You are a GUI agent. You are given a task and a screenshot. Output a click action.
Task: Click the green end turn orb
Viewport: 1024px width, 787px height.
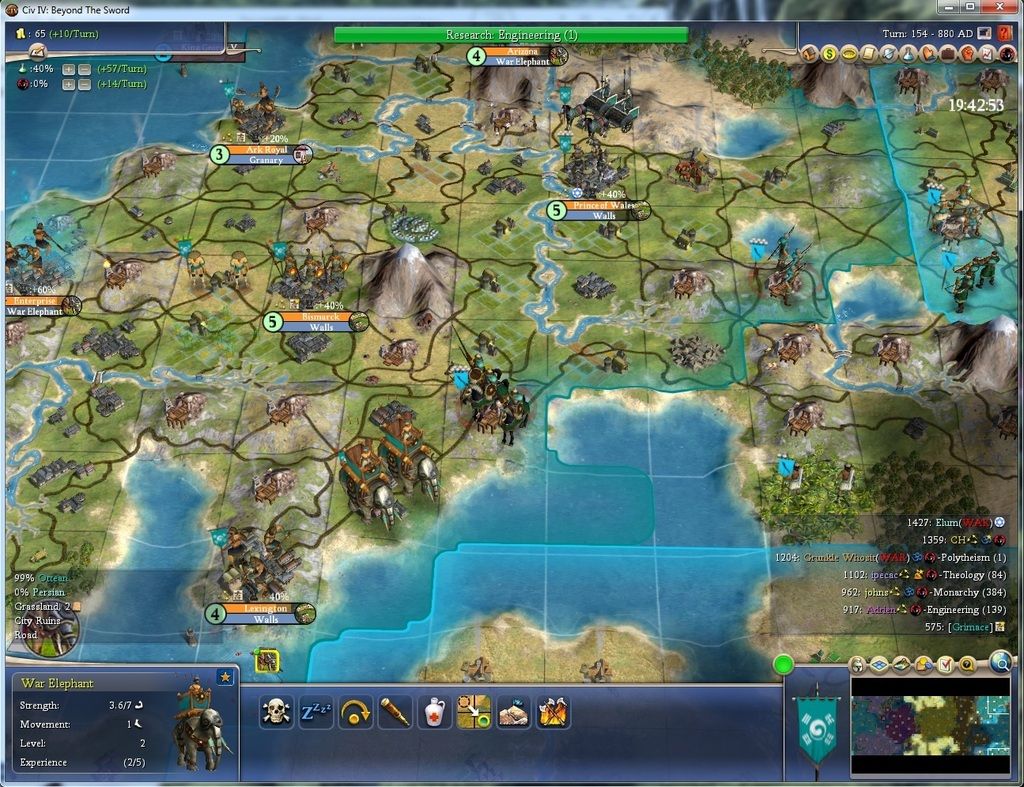coord(783,663)
